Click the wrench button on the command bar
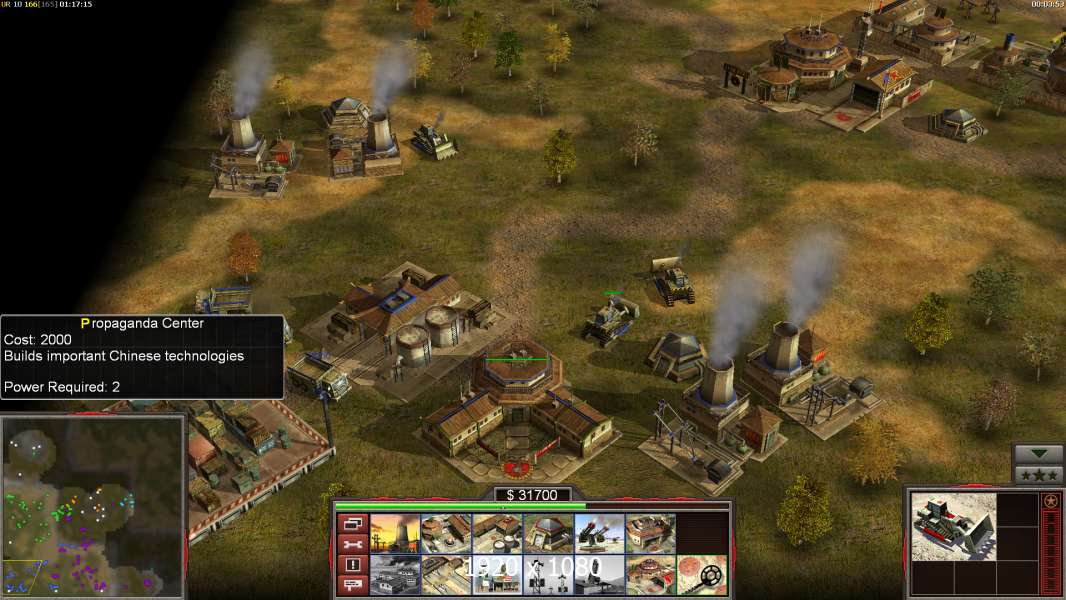 tap(352, 544)
